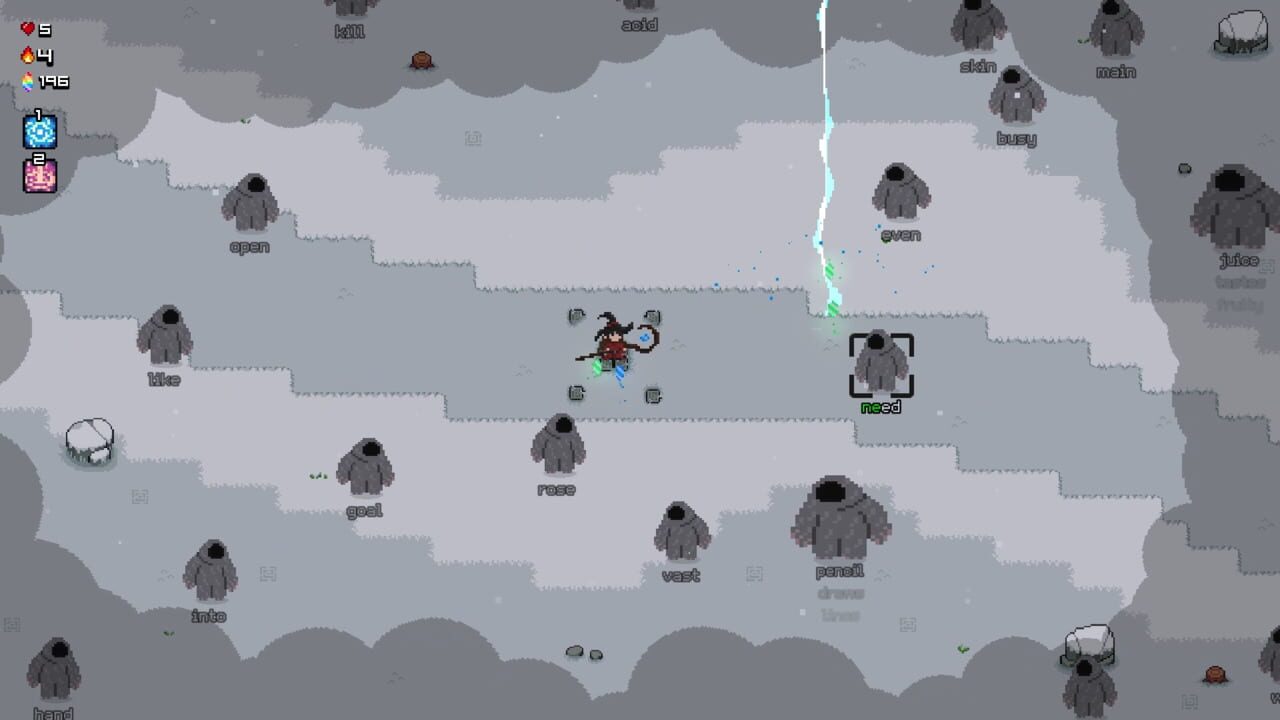Select the ice spiral ability in slot 1
Image resolution: width=1280 pixels, height=720 pixels.
(39, 131)
